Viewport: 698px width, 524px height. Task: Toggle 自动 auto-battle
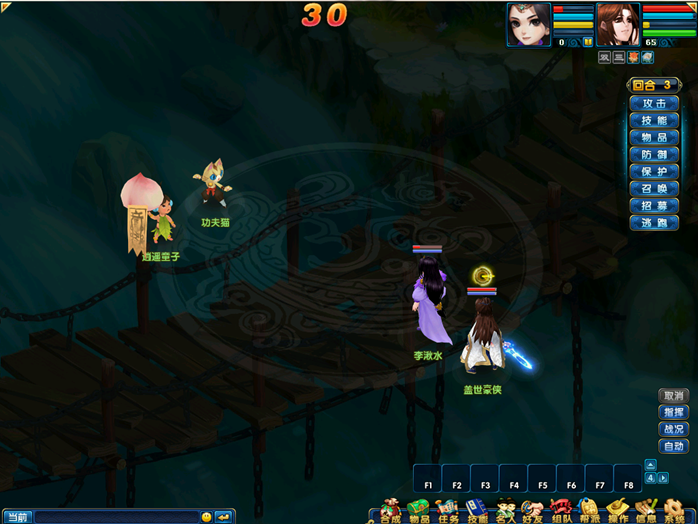pos(674,446)
